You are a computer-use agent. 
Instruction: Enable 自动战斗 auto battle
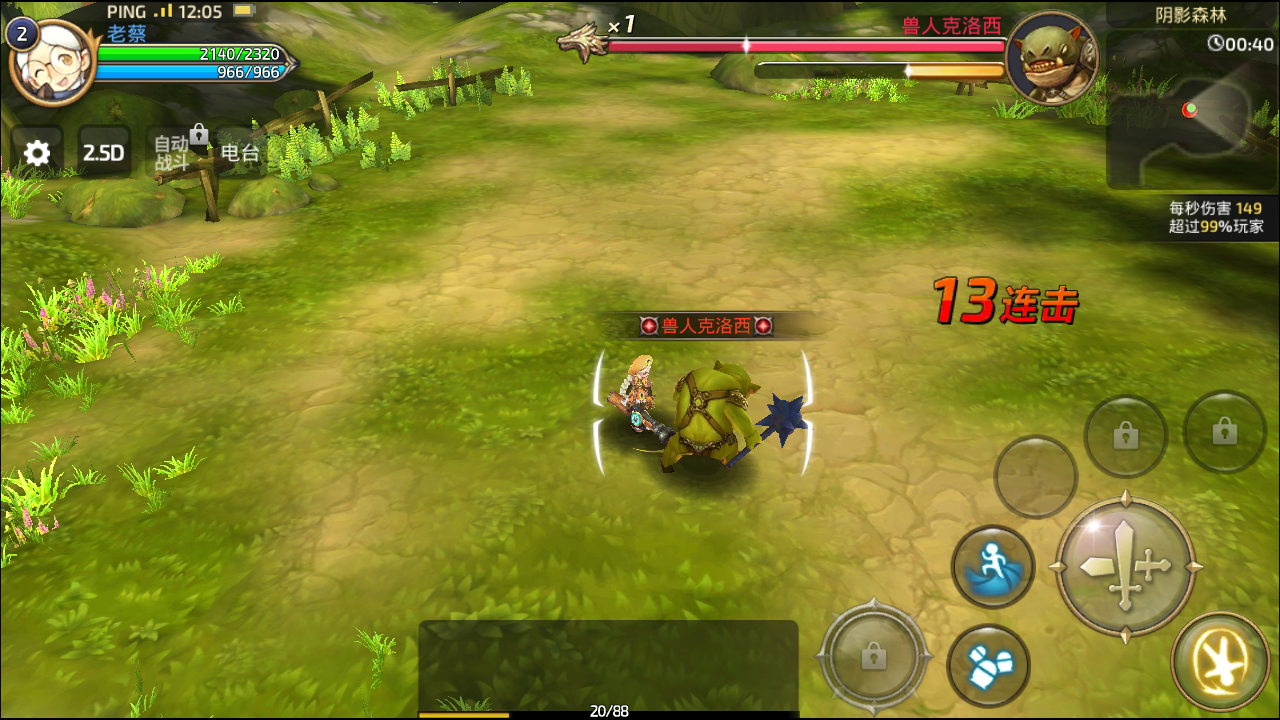pyautogui.click(x=172, y=153)
